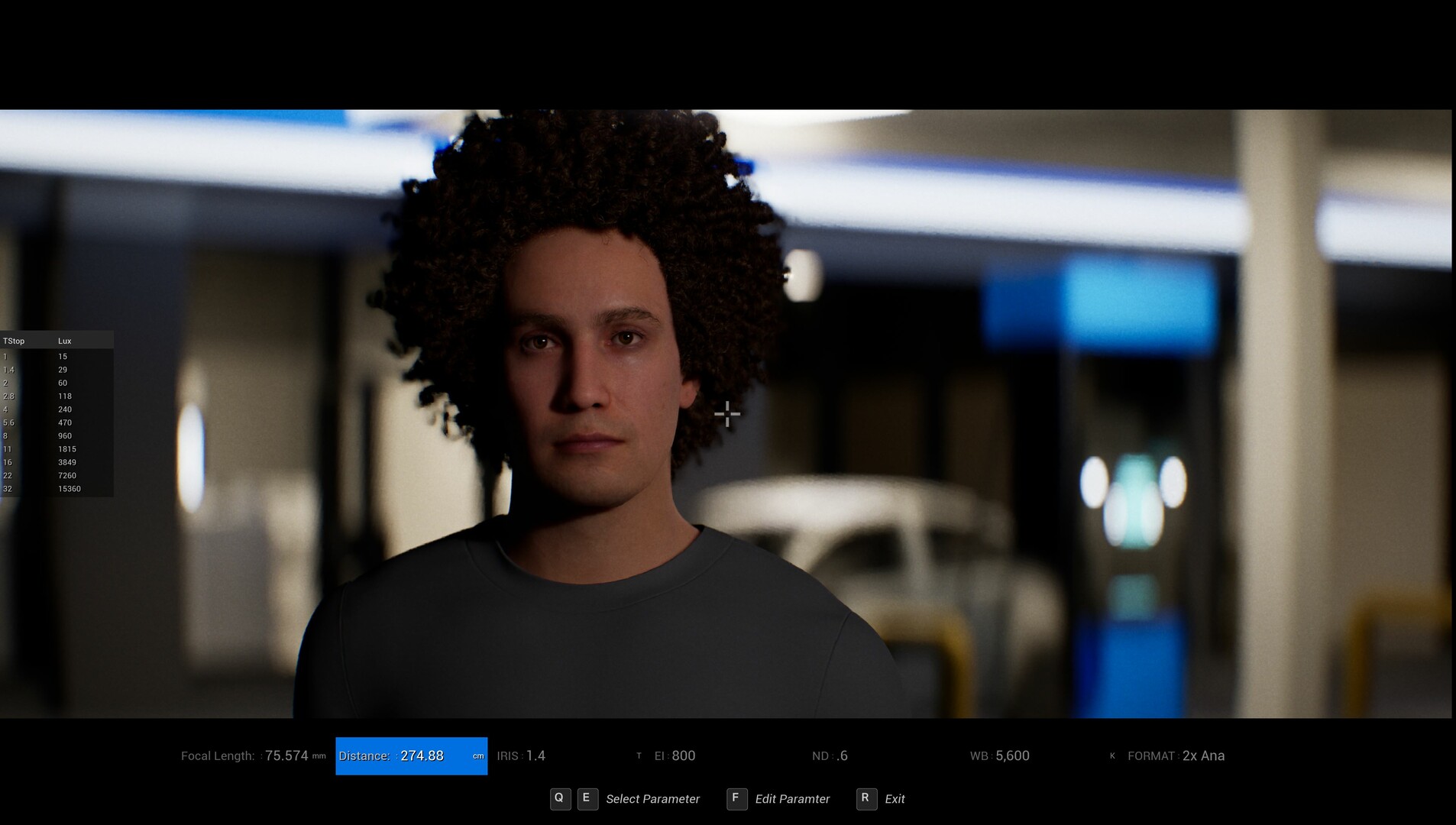Select the ND filter parameter
The image size is (1456, 825).
(830, 755)
